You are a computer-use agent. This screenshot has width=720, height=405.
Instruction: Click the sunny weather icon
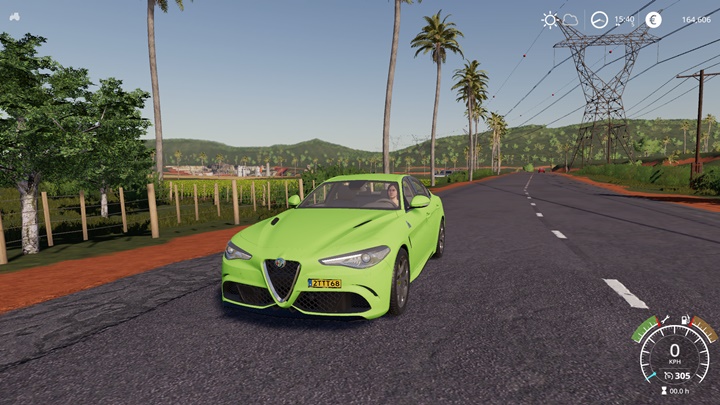(550, 19)
